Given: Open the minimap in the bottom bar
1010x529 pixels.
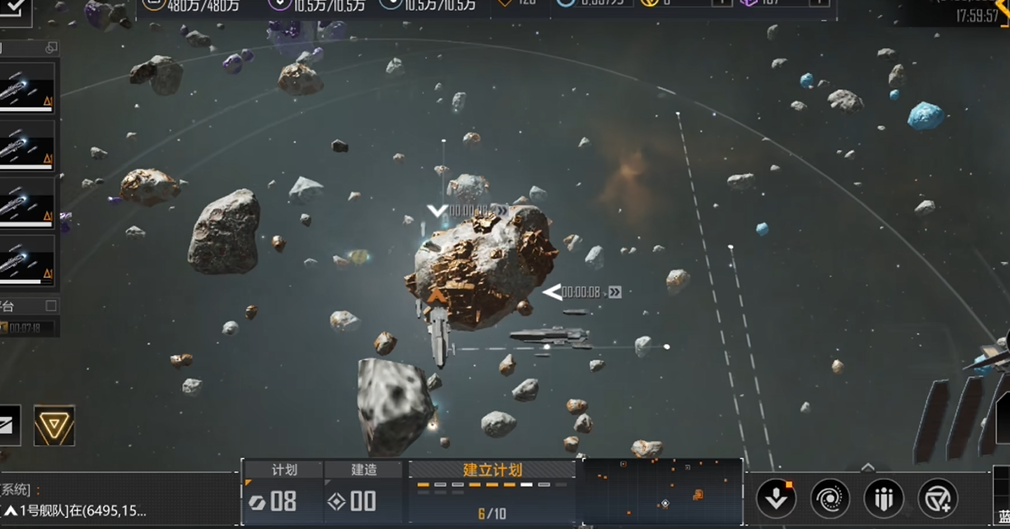Looking at the screenshot, I should coord(661,491).
